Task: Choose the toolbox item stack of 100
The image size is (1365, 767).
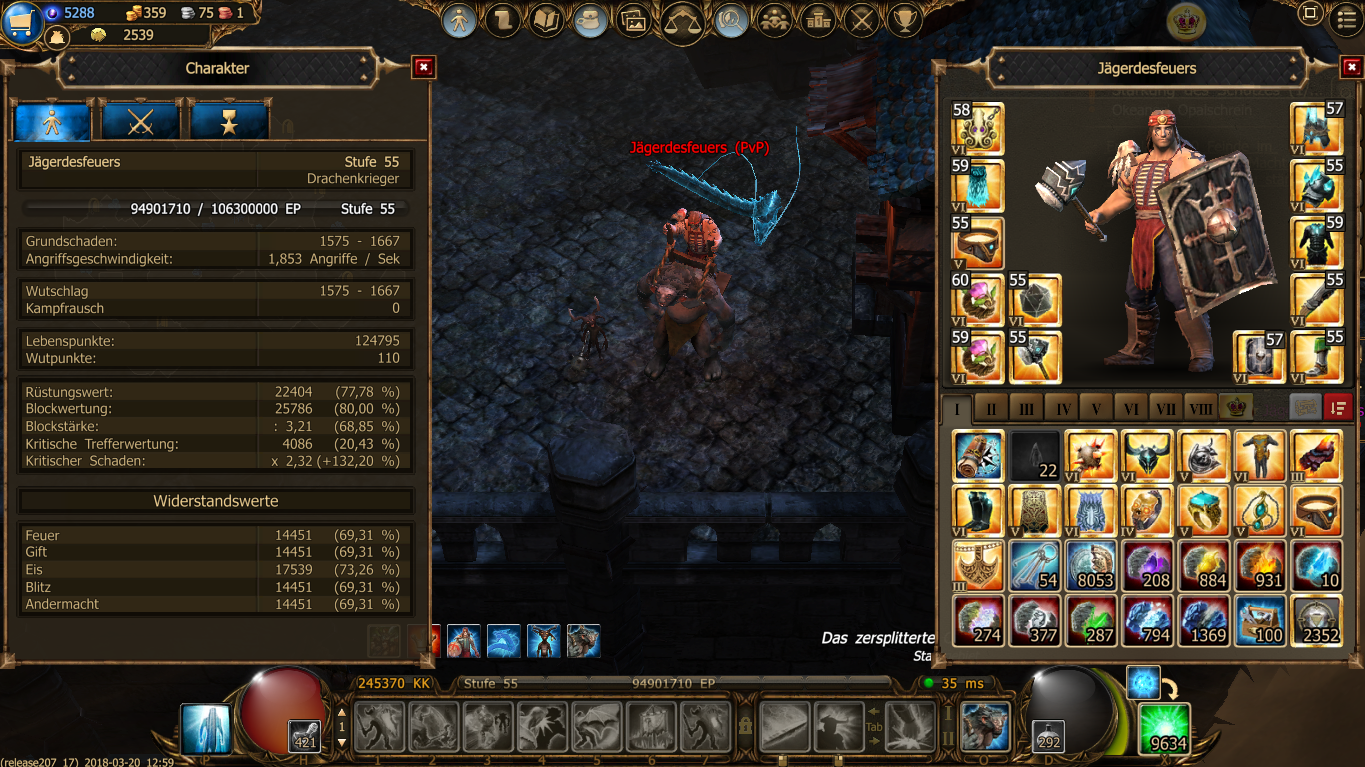Action: pos(1260,621)
